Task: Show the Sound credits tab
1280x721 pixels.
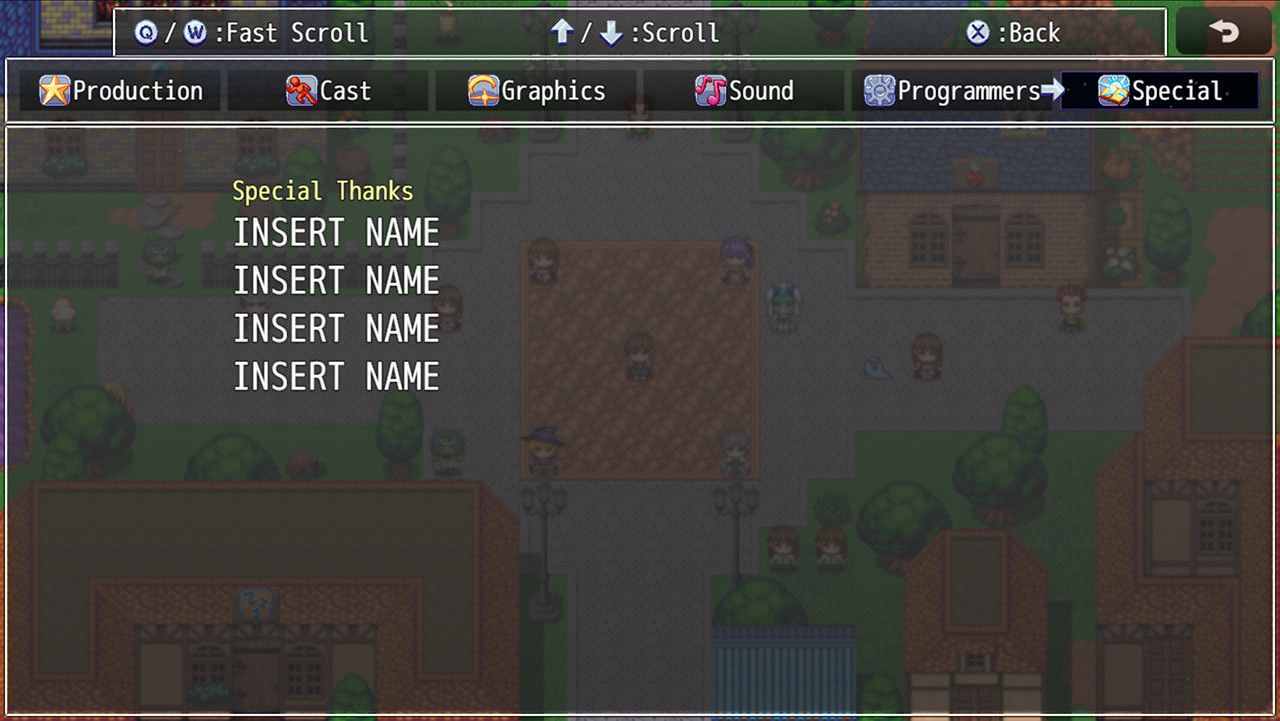Action: 744,91
